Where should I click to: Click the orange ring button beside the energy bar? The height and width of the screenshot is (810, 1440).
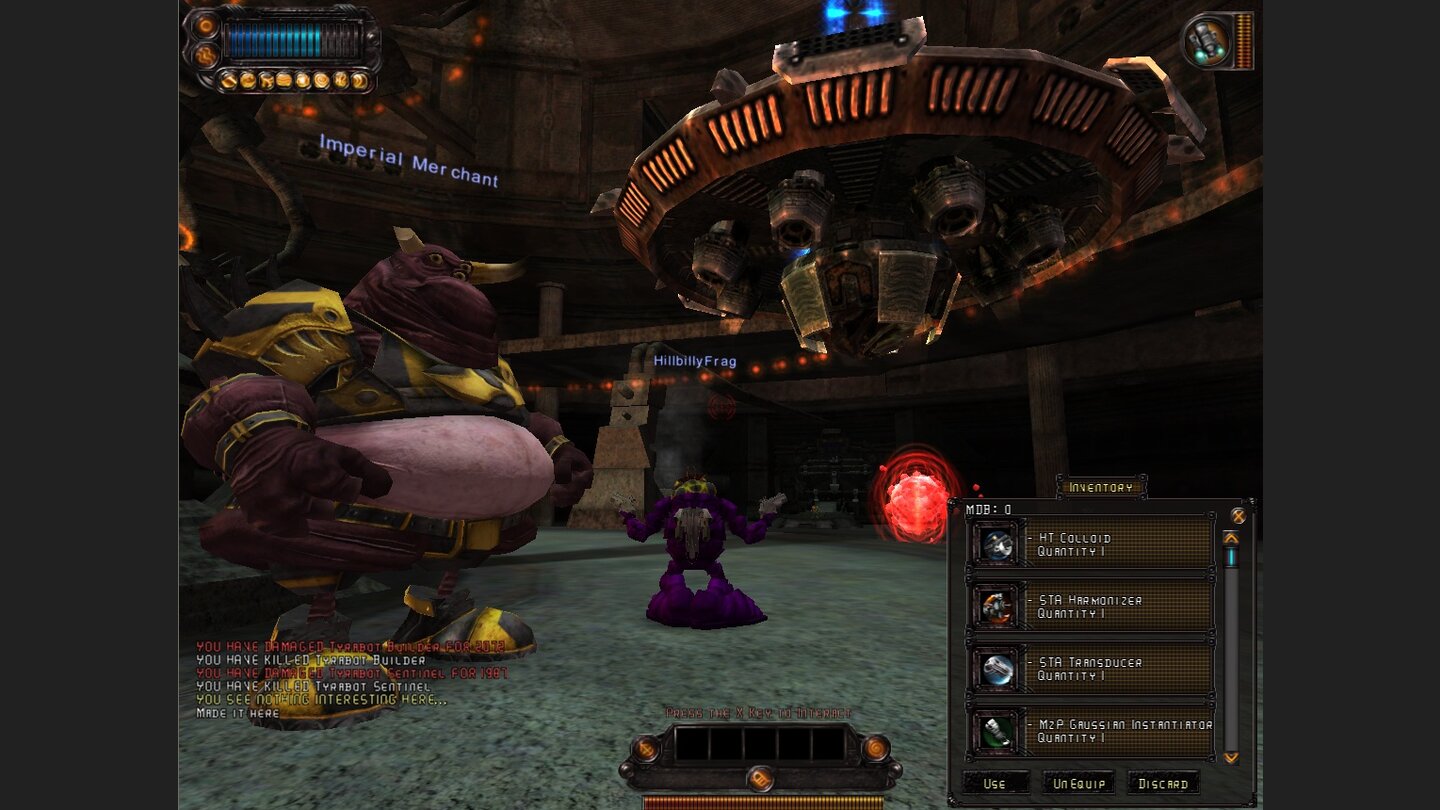pyautogui.click(x=207, y=26)
